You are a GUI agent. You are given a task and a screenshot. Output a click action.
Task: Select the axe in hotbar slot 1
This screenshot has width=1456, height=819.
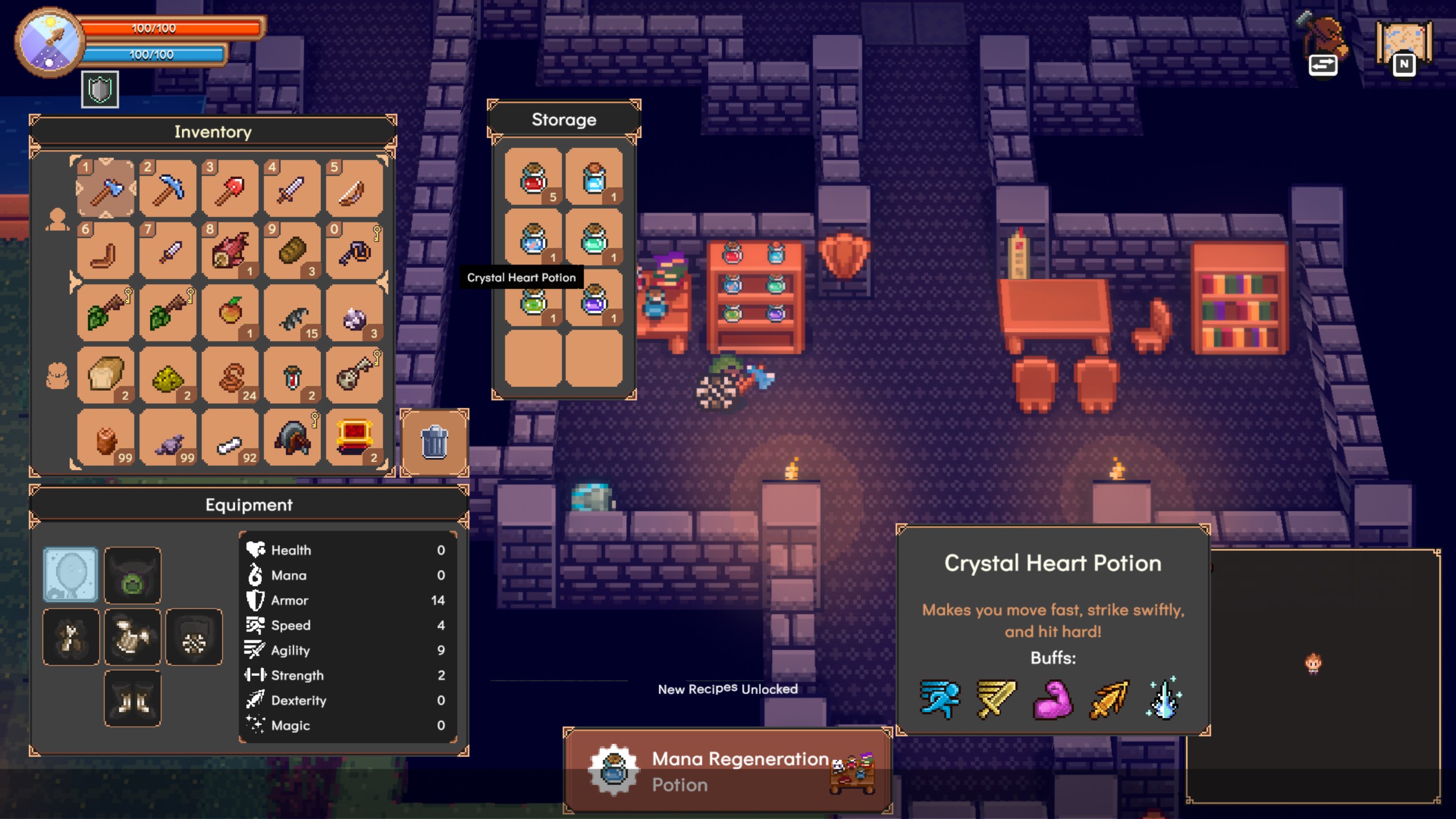(x=106, y=189)
